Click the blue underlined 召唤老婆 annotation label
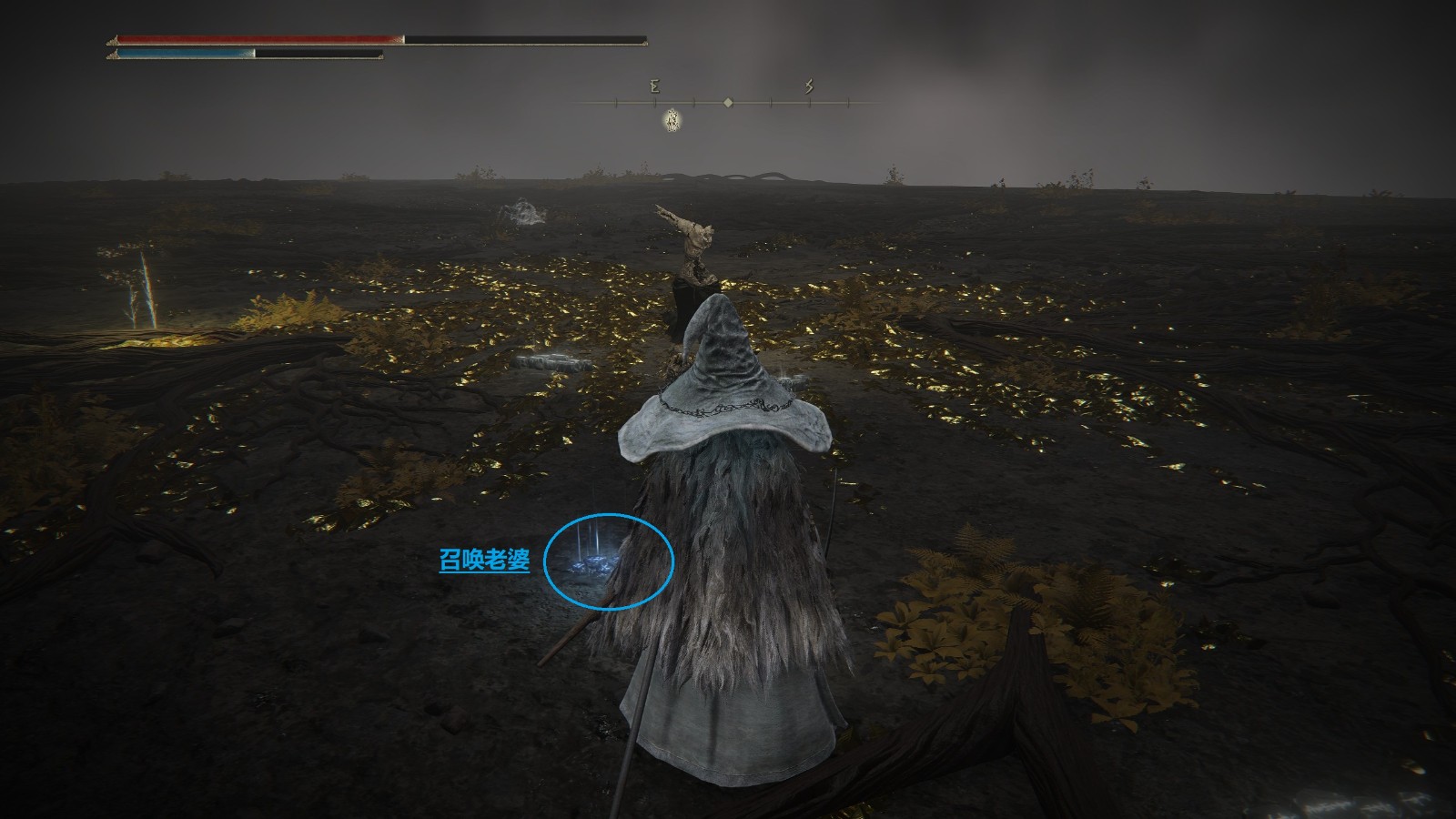Image resolution: width=1456 pixels, height=819 pixels. click(484, 561)
